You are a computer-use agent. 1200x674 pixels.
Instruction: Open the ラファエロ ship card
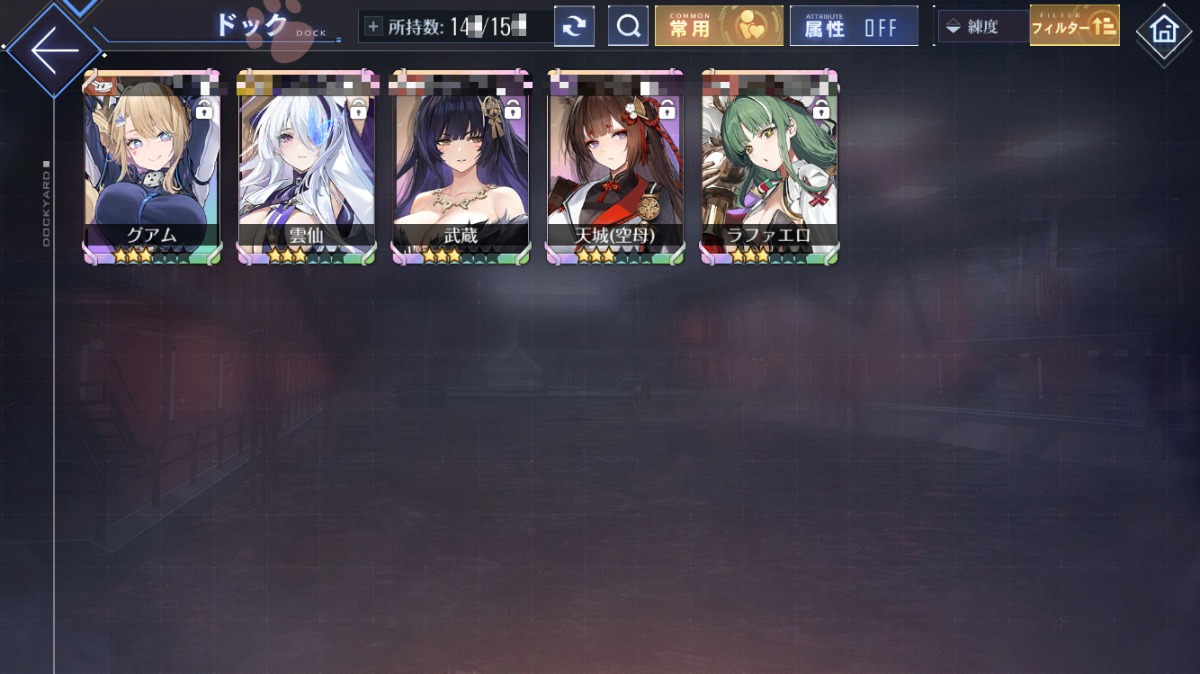769,167
